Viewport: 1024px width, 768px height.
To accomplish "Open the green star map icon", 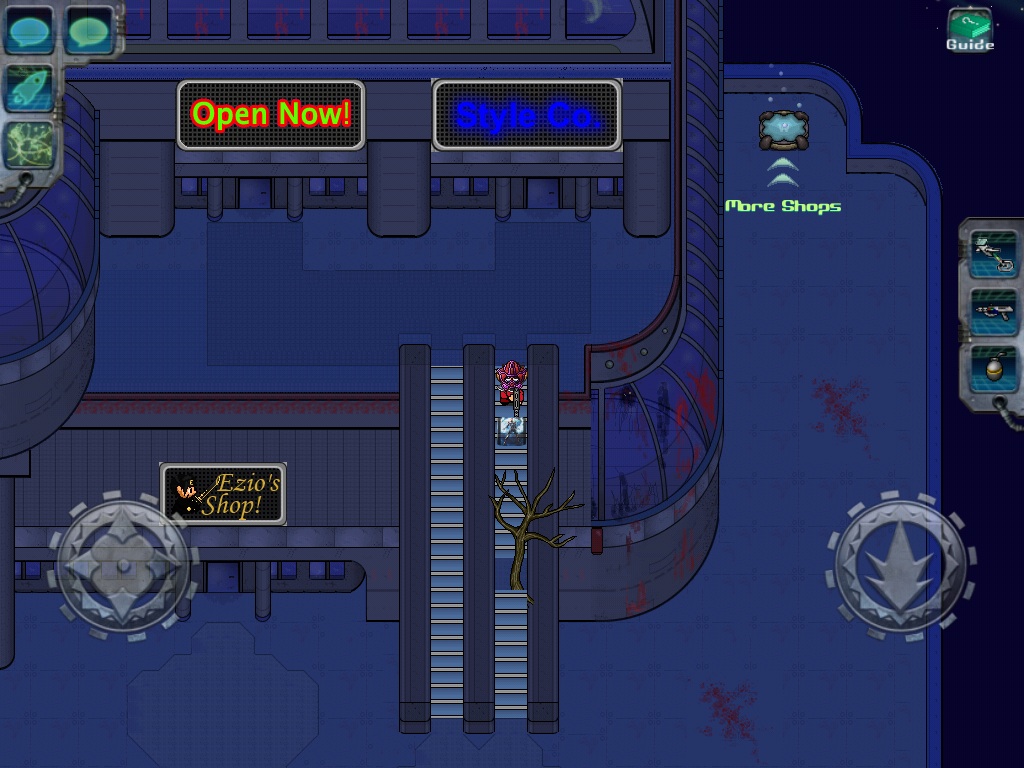I will tap(29, 145).
